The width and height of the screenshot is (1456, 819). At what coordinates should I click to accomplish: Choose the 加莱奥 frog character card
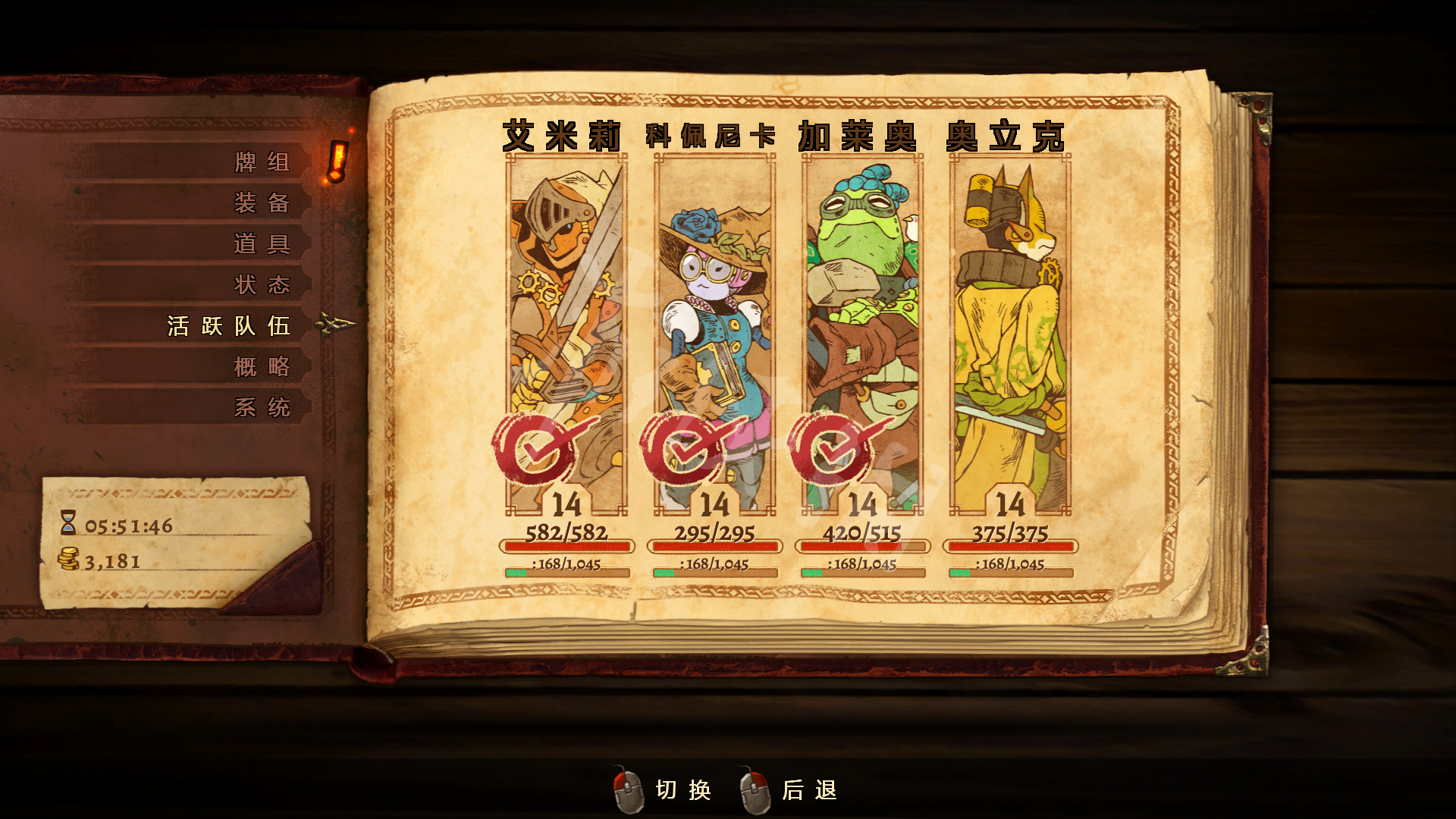(x=862, y=334)
